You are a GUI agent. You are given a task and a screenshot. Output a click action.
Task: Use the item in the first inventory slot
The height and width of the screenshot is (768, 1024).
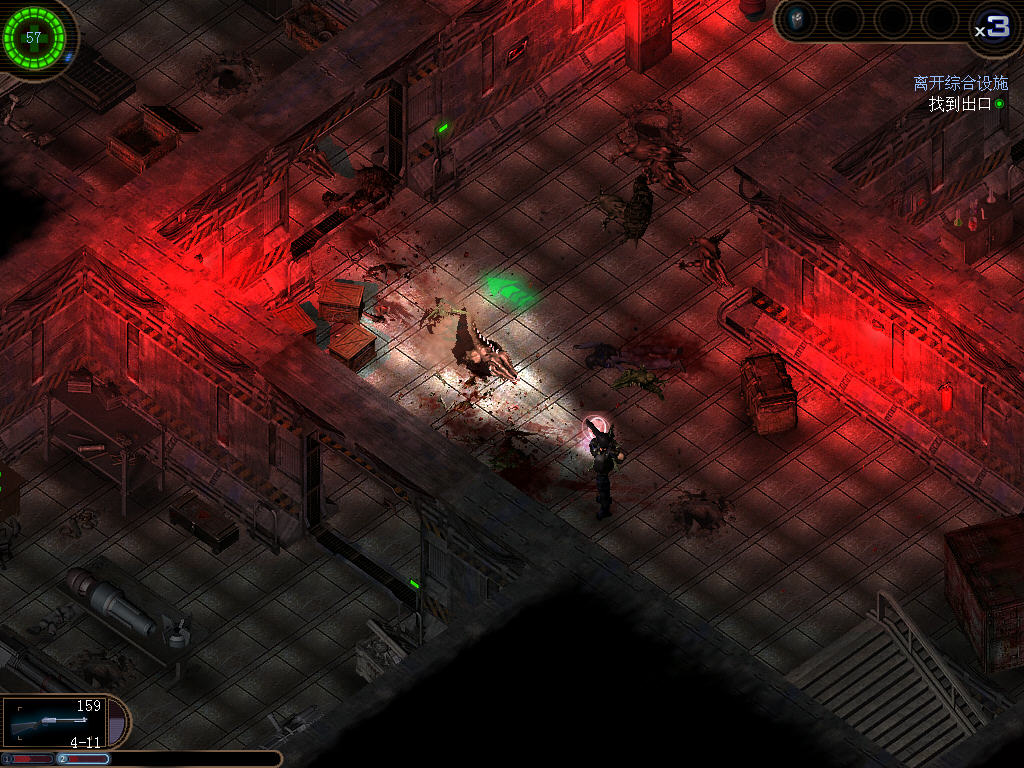click(x=797, y=19)
